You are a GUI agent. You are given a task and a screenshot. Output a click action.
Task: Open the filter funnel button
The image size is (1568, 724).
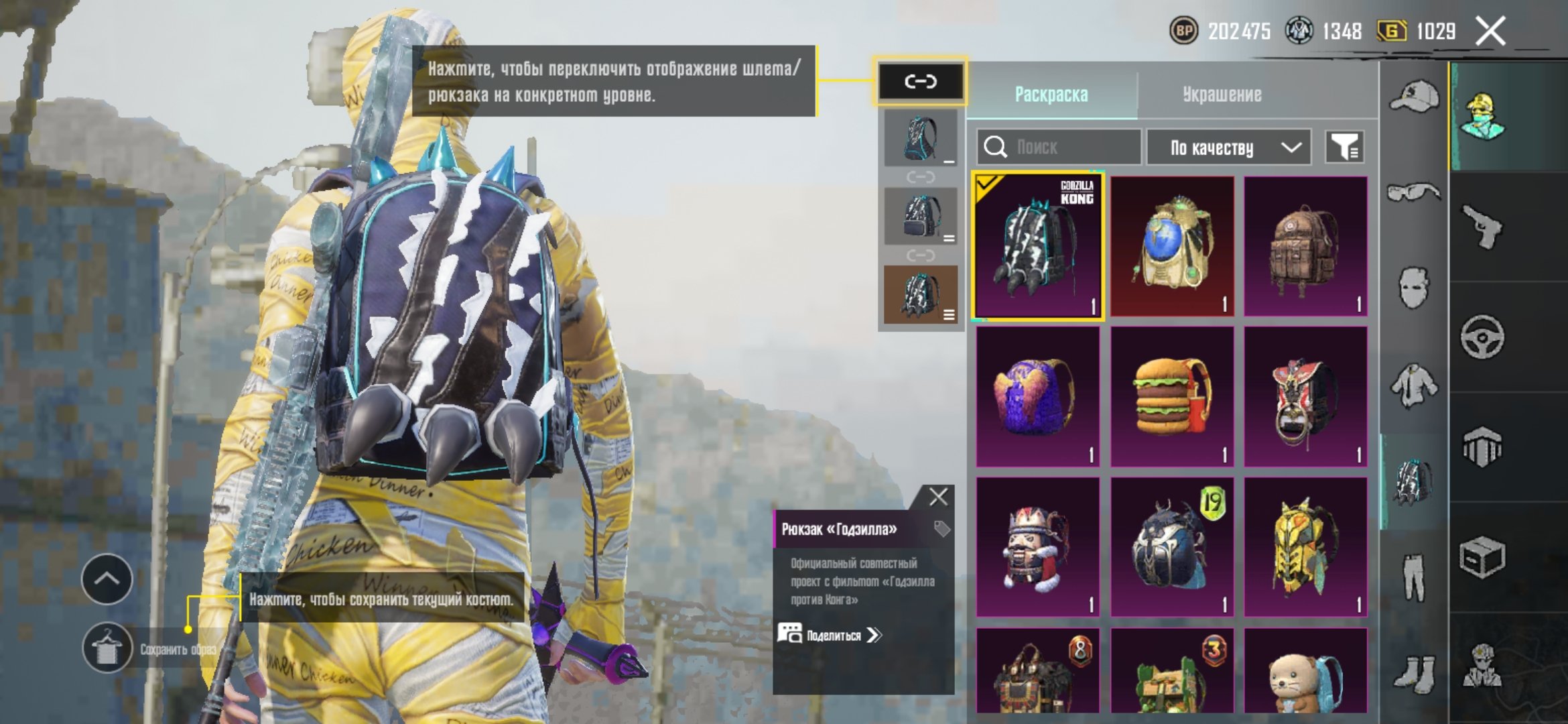1344,147
